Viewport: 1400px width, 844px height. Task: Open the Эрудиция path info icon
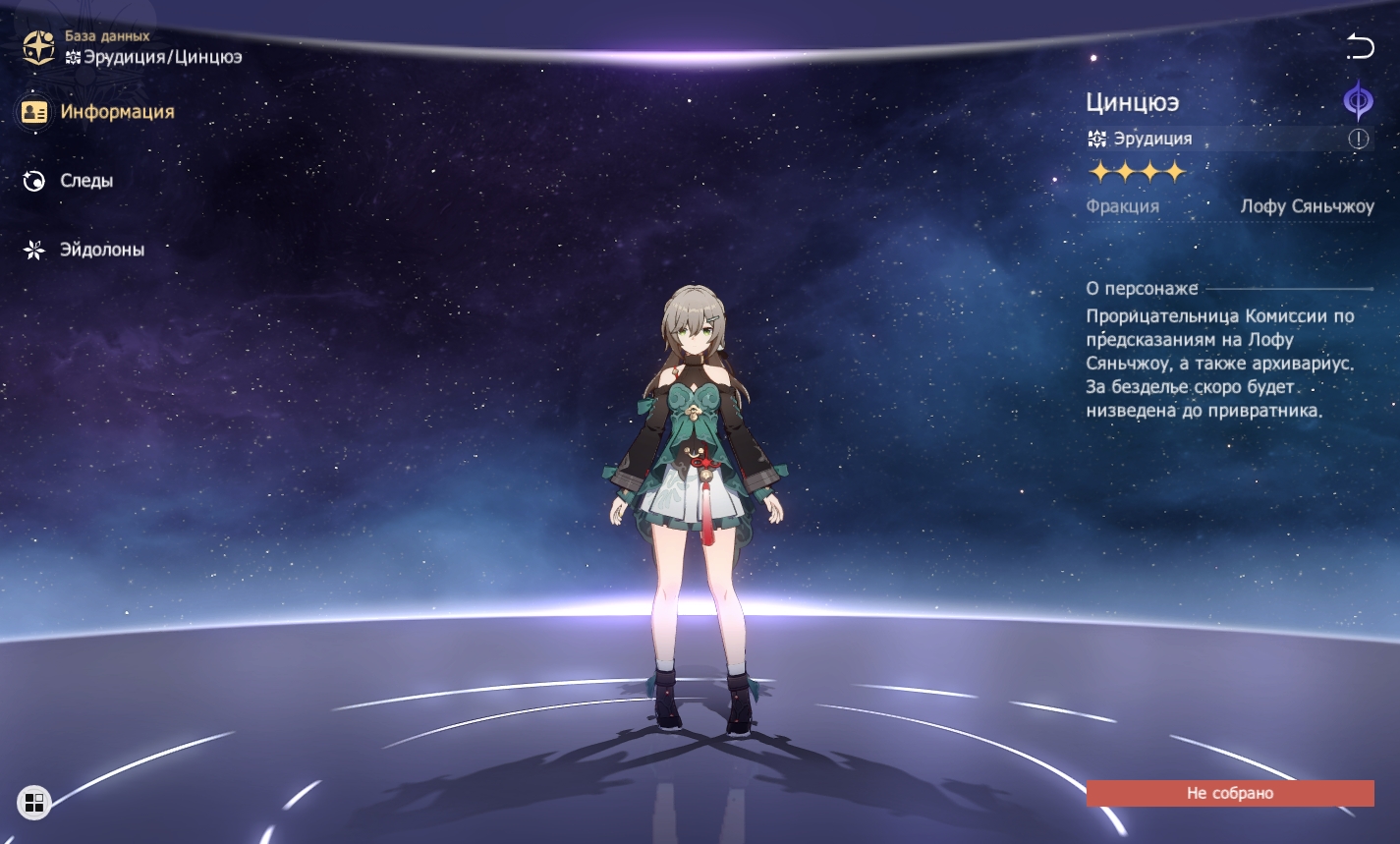[x=1358, y=140]
